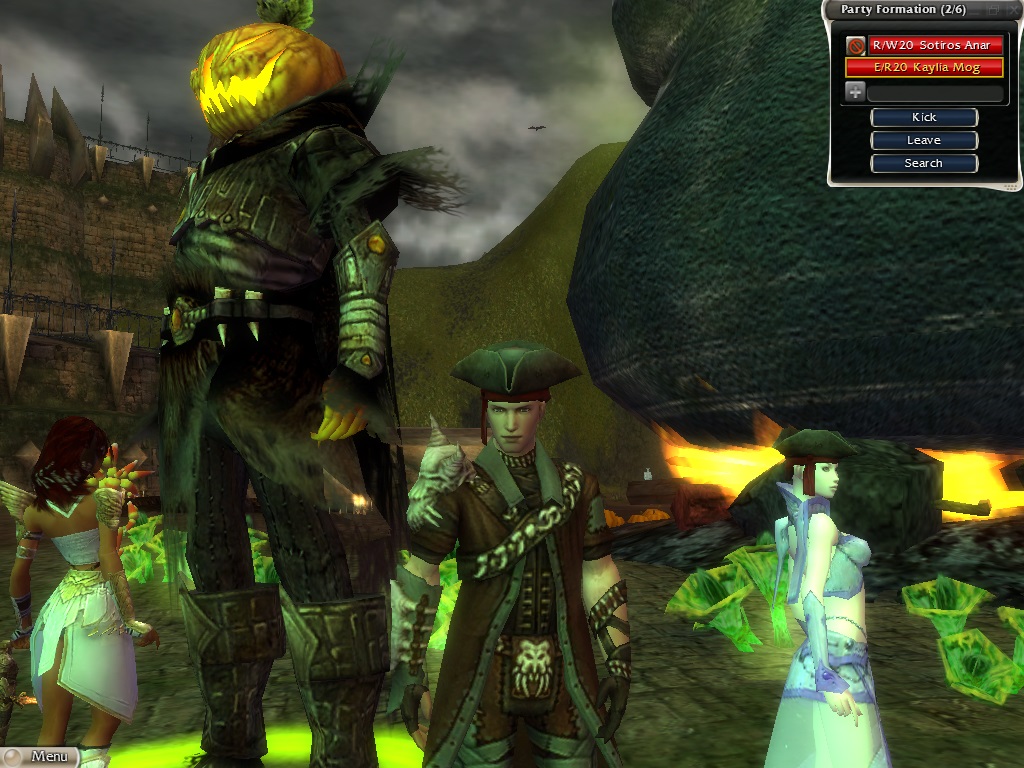Select party member Kaylia Mog
Image resolution: width=1024 pixels, height=768 pixels.
point(924,67)
